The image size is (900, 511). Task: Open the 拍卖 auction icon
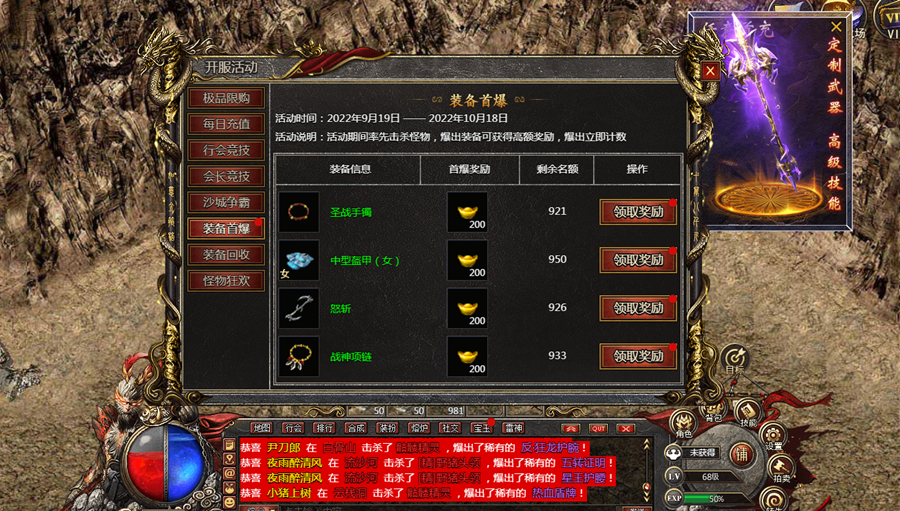780,468
